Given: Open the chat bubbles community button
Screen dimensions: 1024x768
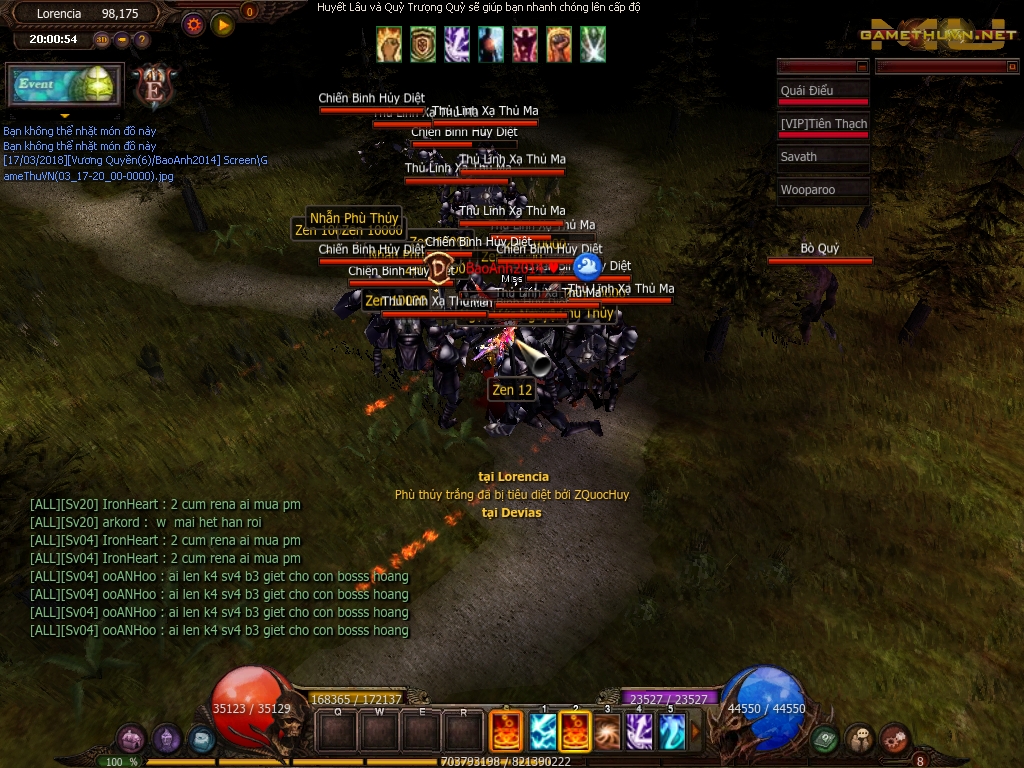Looking at the screenshot, I should coord(859,739).
